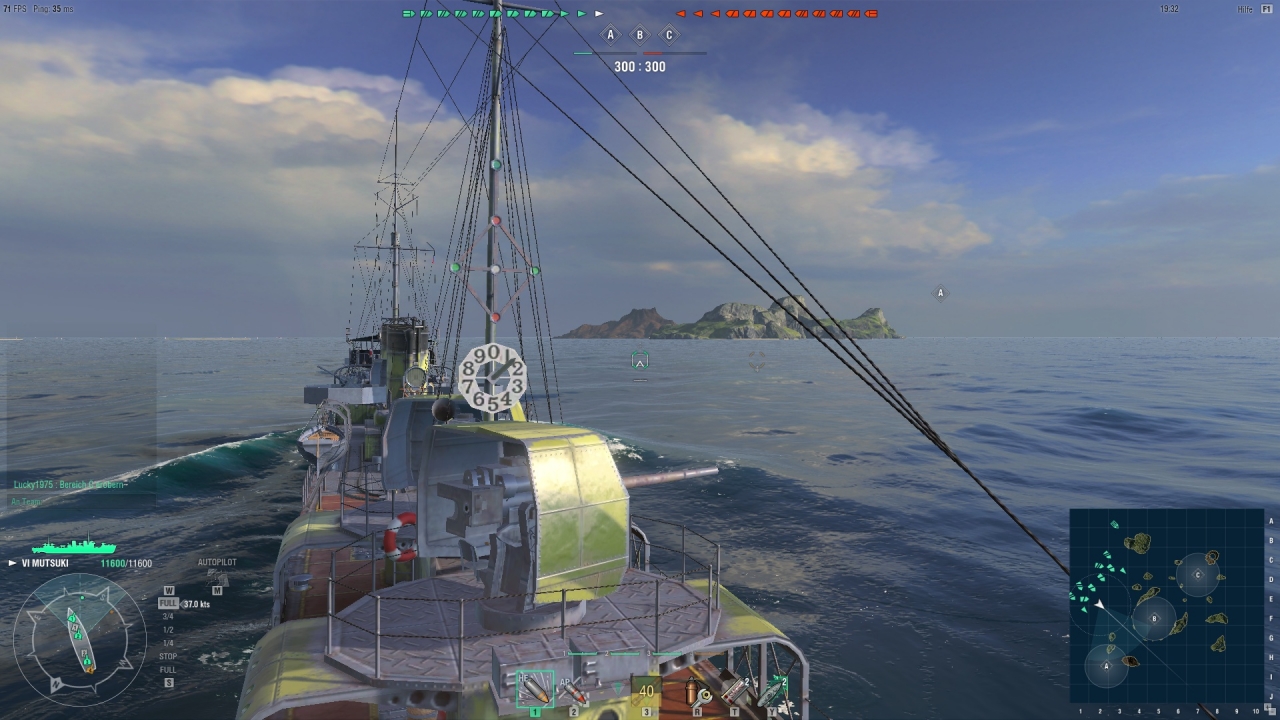This screenshot has width=1280, height=720.
Task: Click the minimap
Action: pos(1166,605)
